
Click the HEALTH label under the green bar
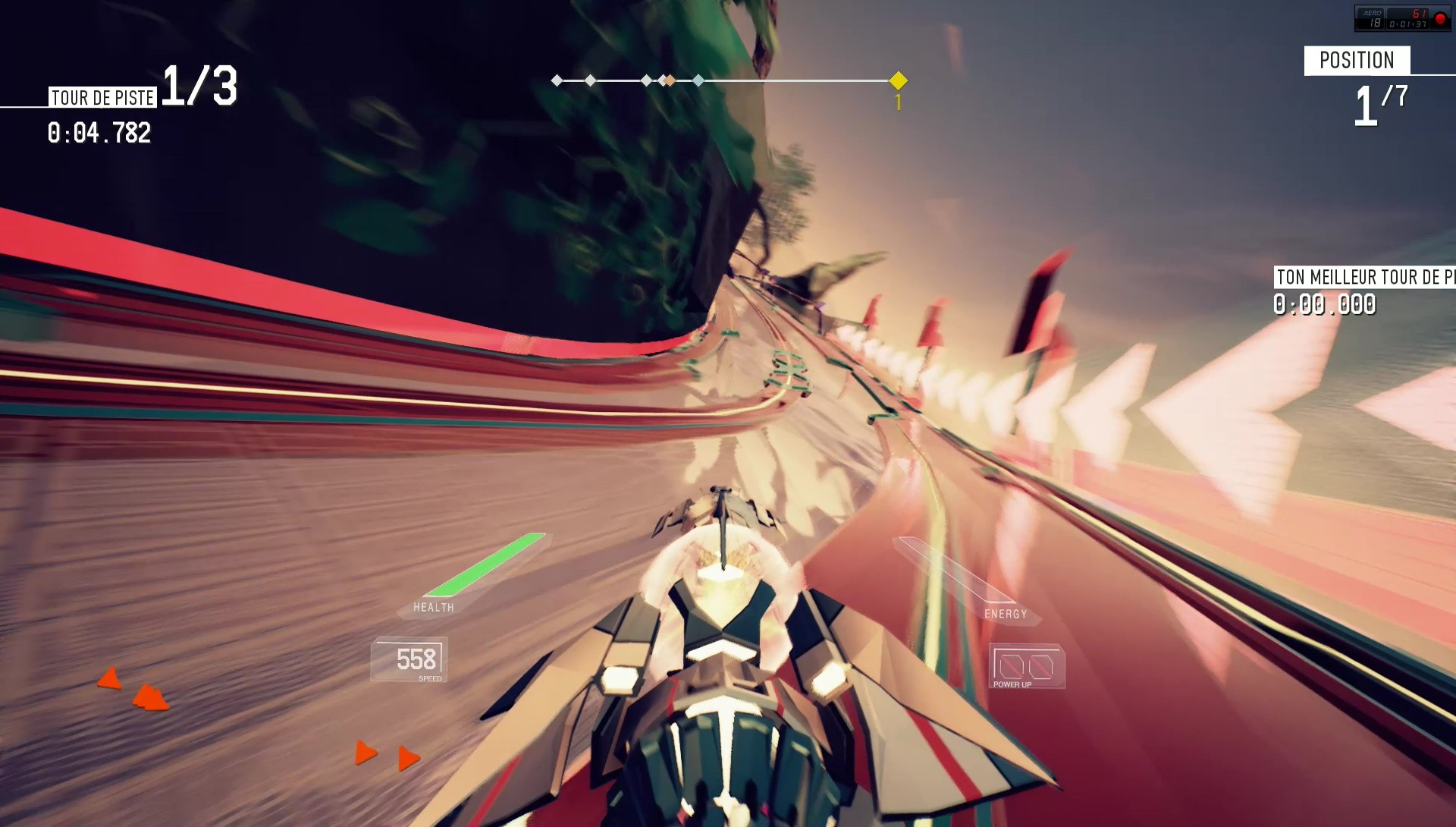433,607
